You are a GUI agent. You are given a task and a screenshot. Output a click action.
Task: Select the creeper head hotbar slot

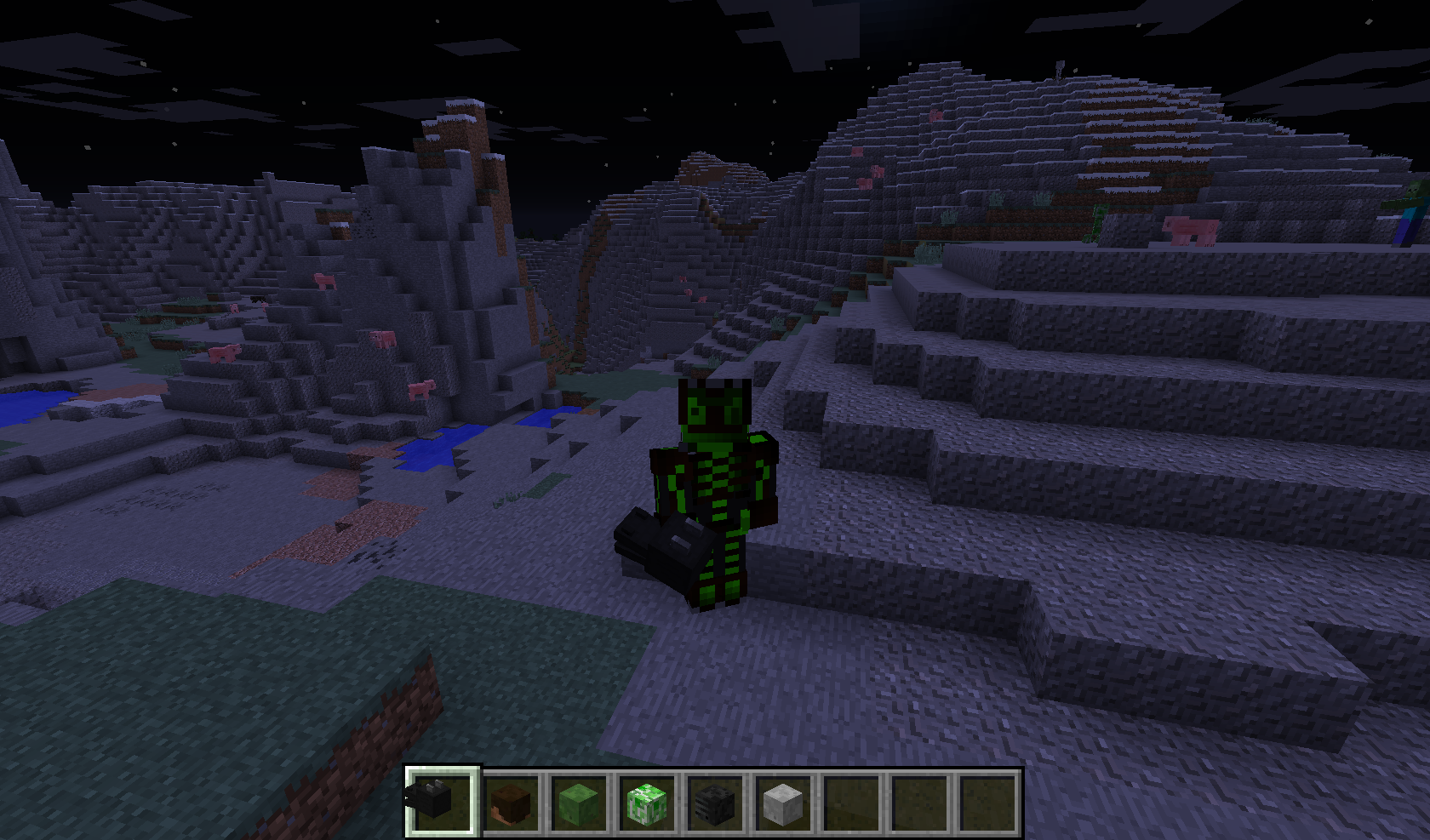point(646,803)
